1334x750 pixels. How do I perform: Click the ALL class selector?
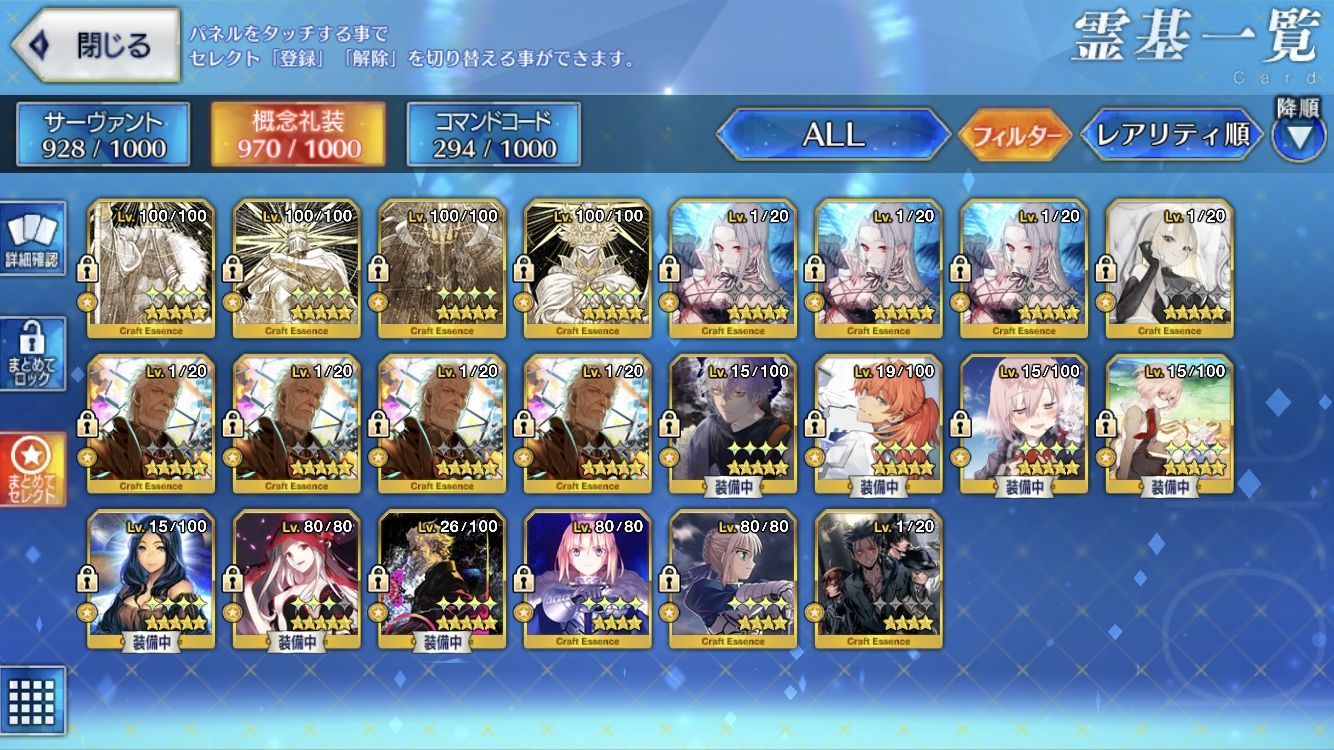[x=833, y=135]
